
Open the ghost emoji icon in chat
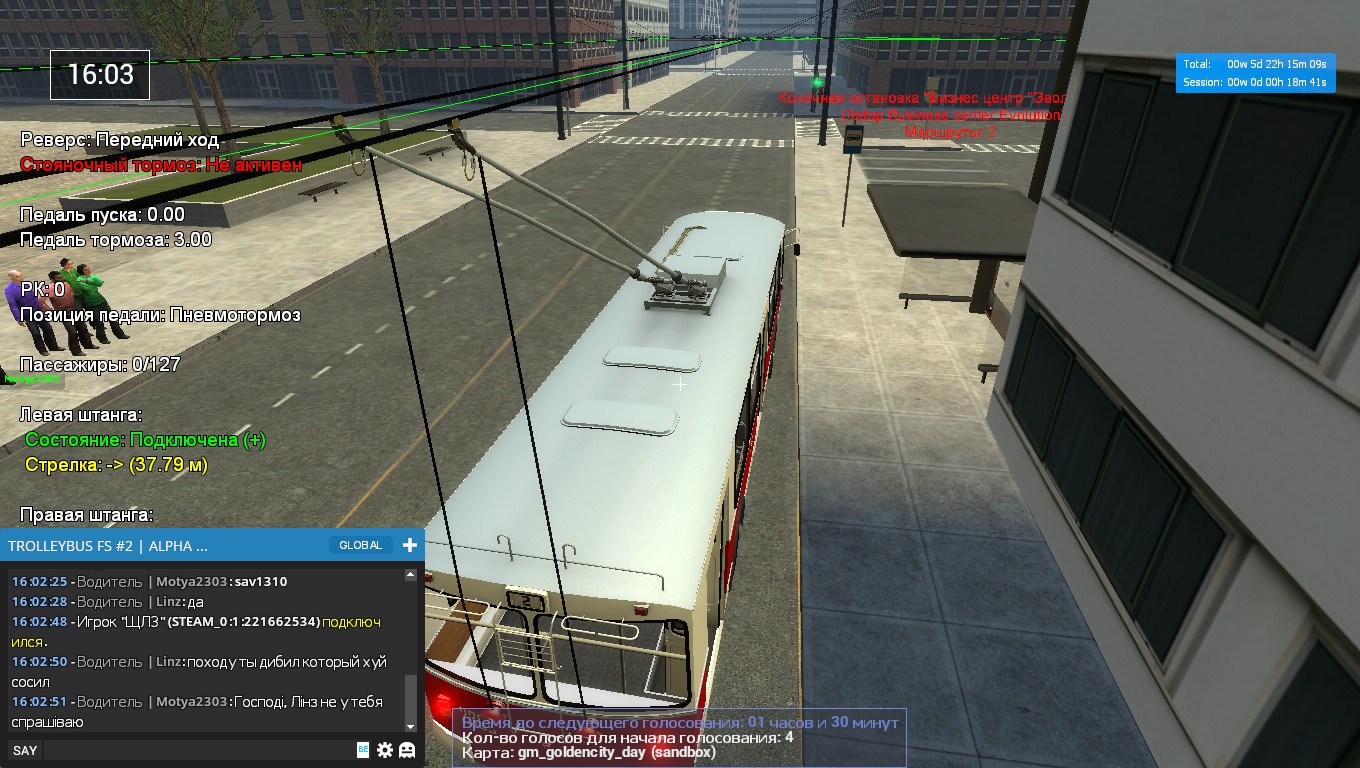[407, 750]
